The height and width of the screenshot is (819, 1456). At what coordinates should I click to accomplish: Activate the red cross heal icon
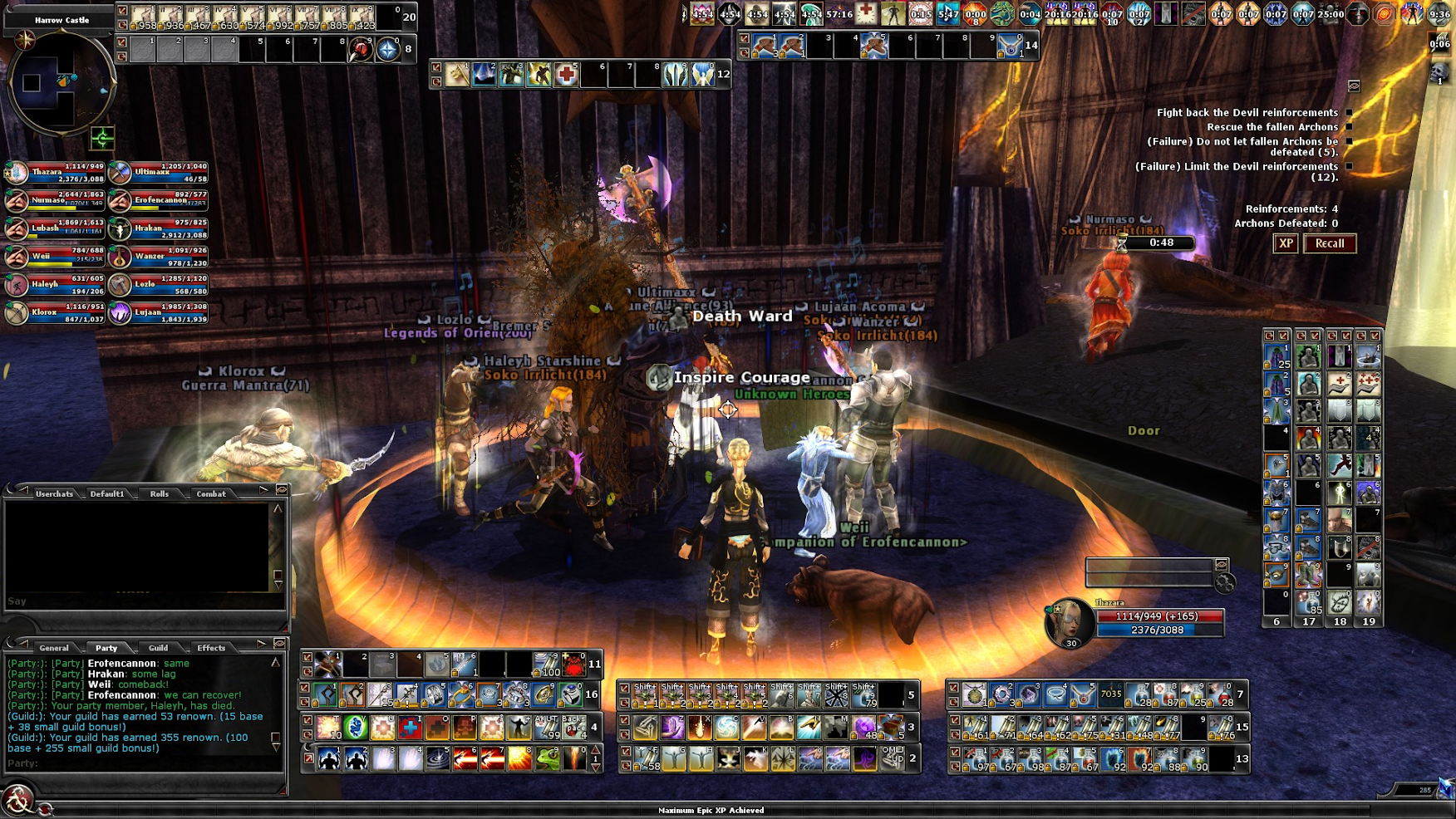566,76
